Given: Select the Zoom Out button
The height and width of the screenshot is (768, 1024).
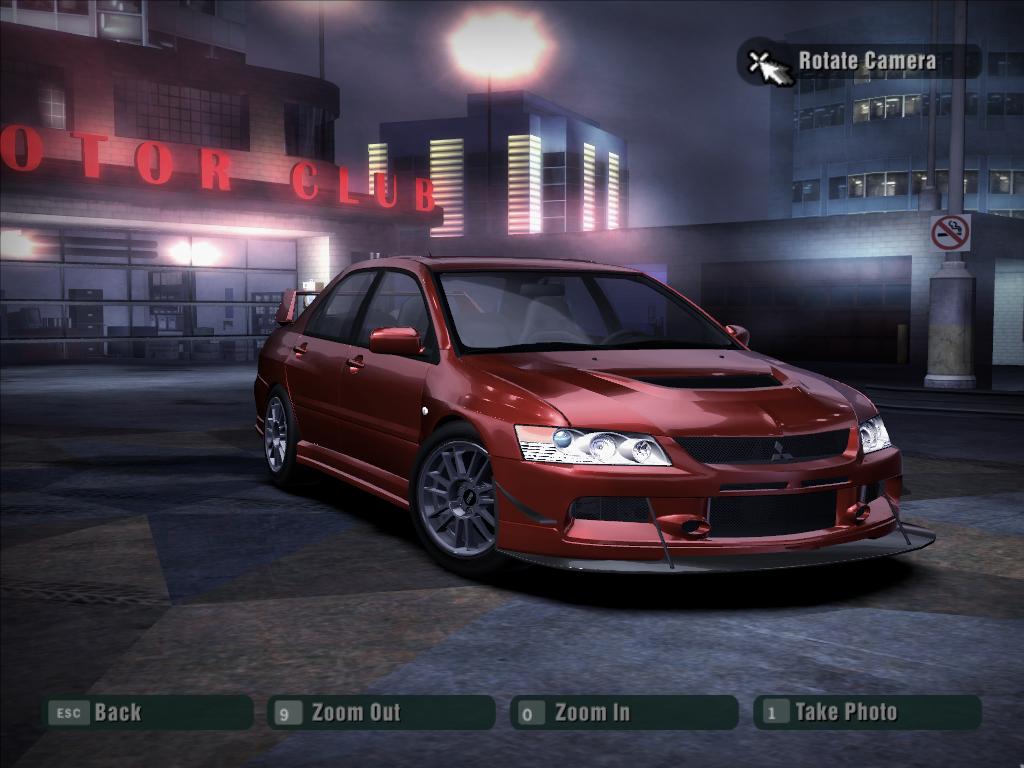Looking at the screenshot, I should pyautogui.click(x=381, y=712).
